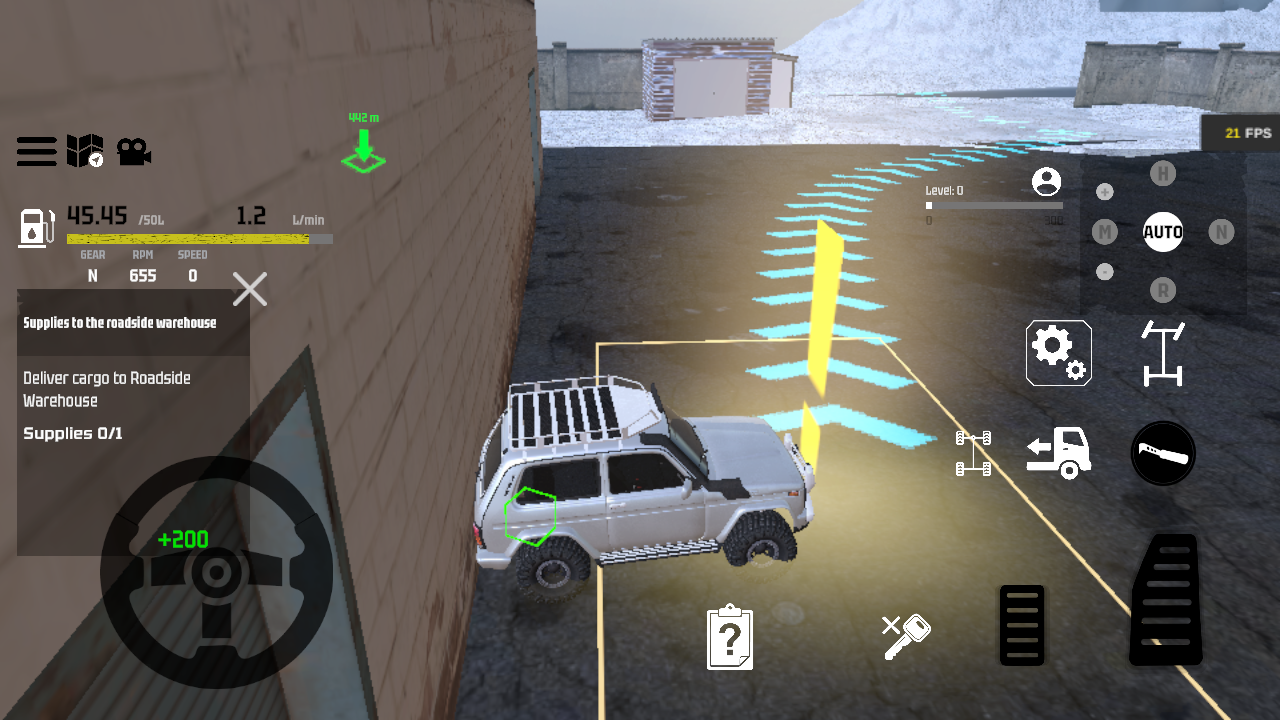Click the steering wheel control

[216, 572]
